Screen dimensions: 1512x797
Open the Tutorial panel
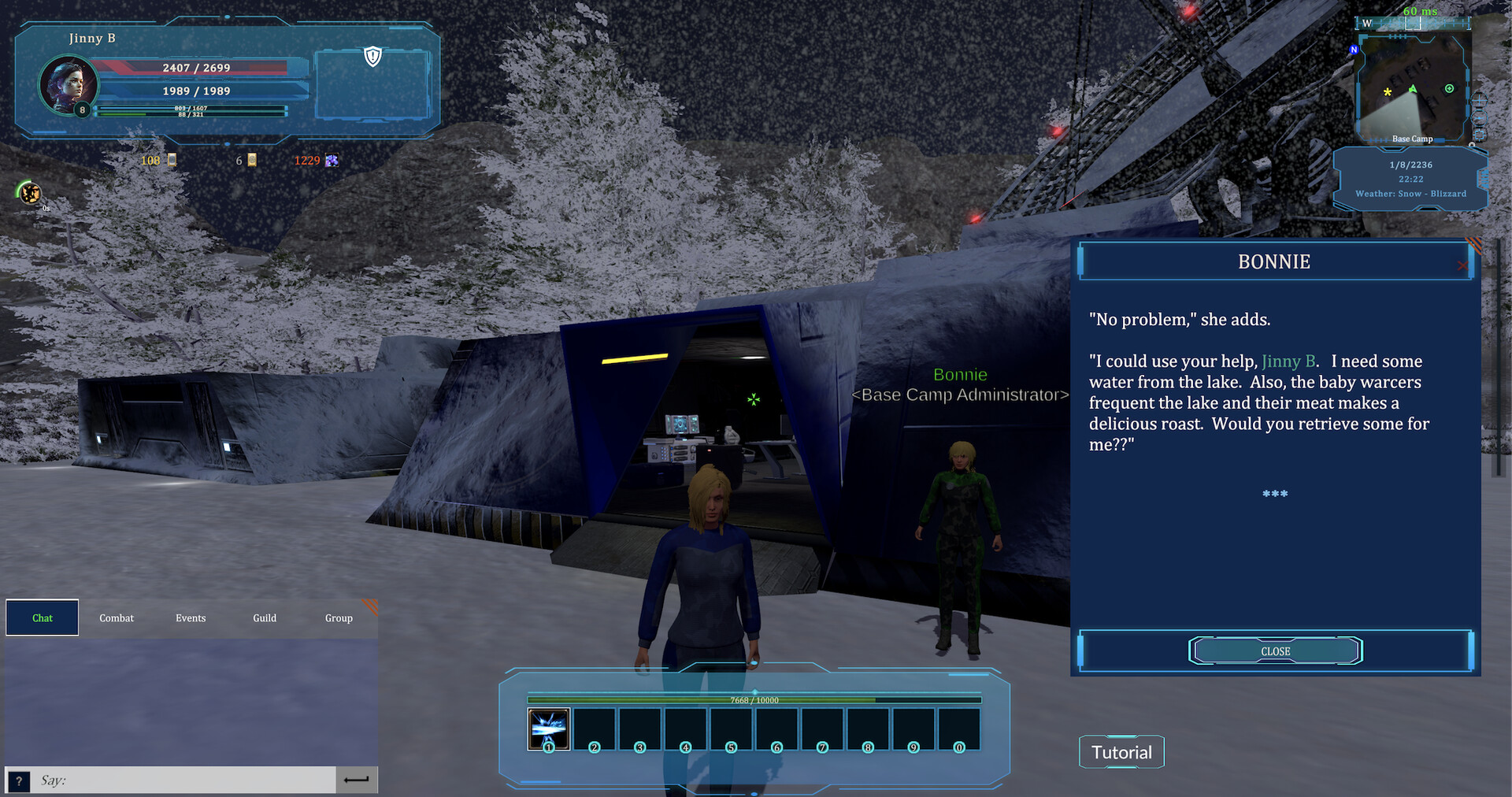(x=1121, y=751)
